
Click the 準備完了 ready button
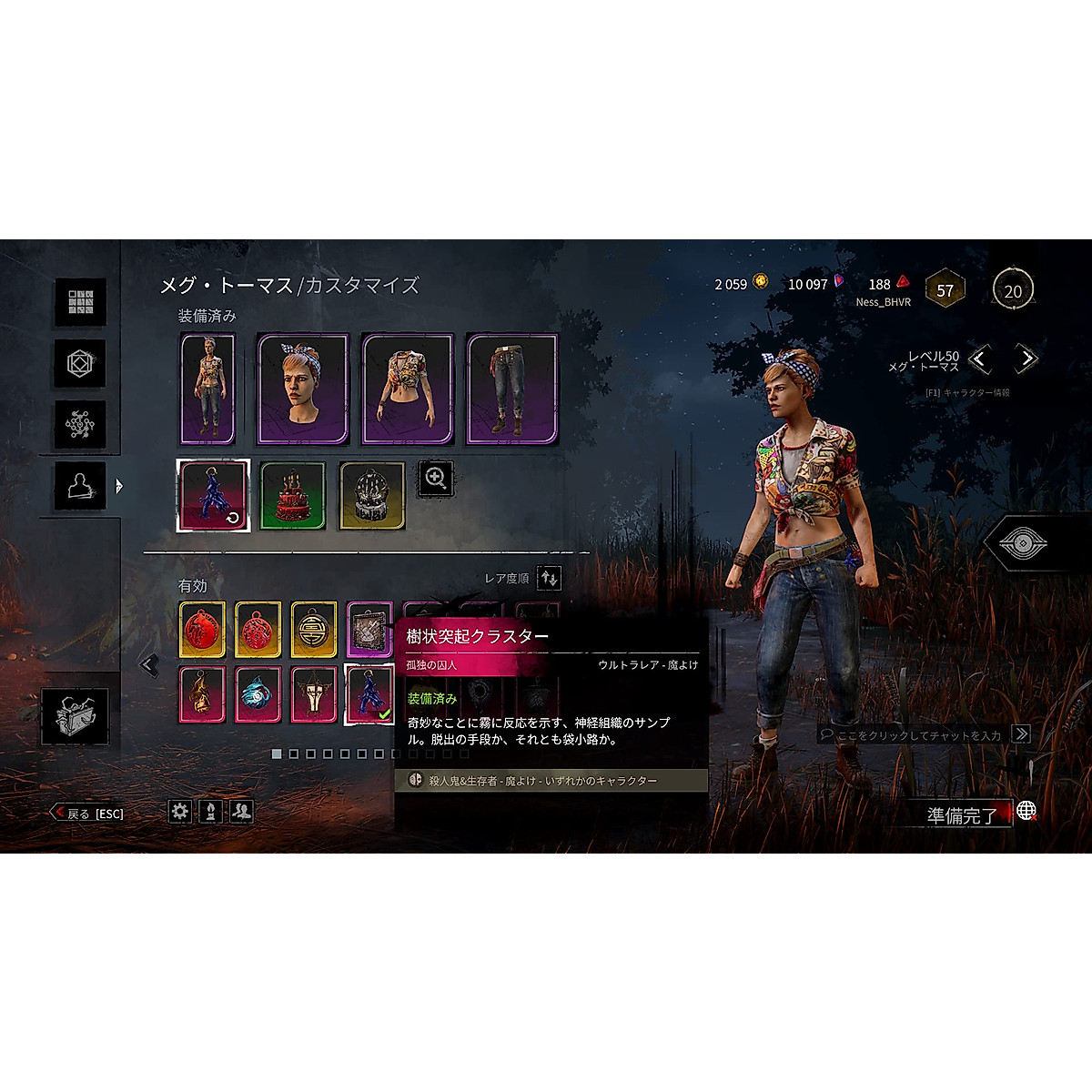click(x=961, y=814)
